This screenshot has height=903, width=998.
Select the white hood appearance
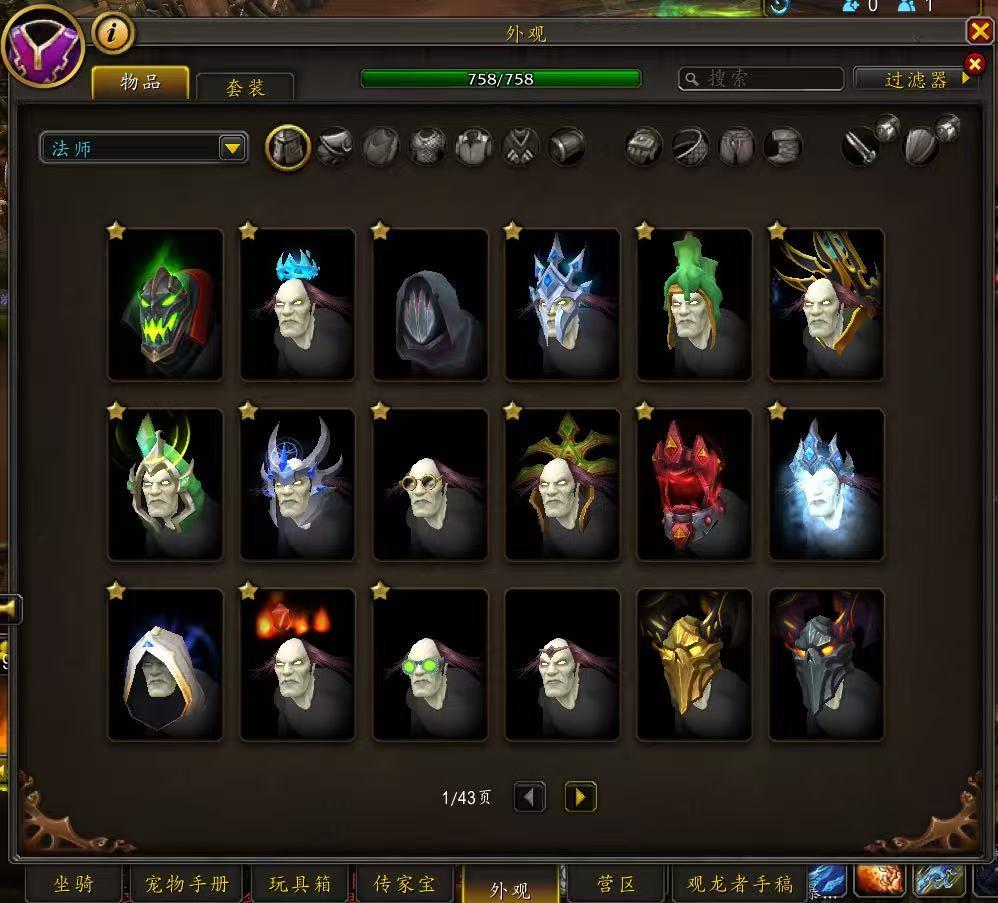tap(165, 665)
